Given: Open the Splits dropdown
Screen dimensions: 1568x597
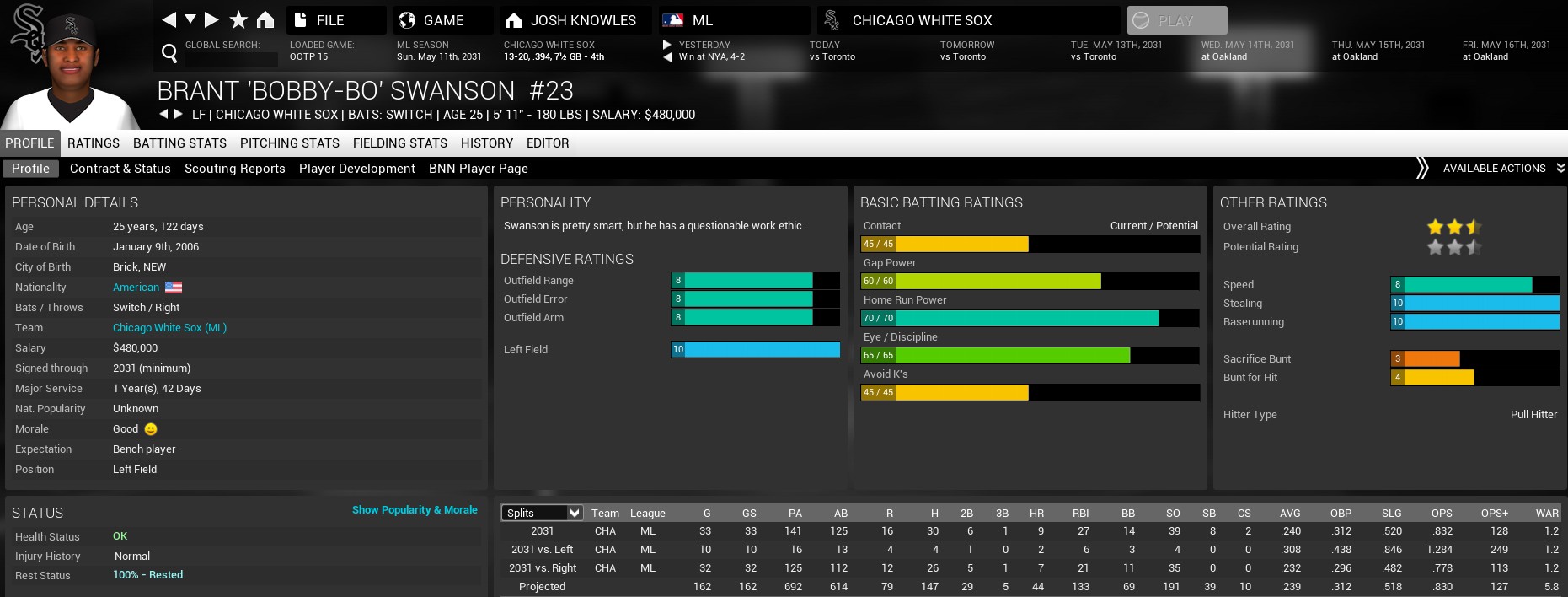Looking at the screenshot, I should (542, 513).
